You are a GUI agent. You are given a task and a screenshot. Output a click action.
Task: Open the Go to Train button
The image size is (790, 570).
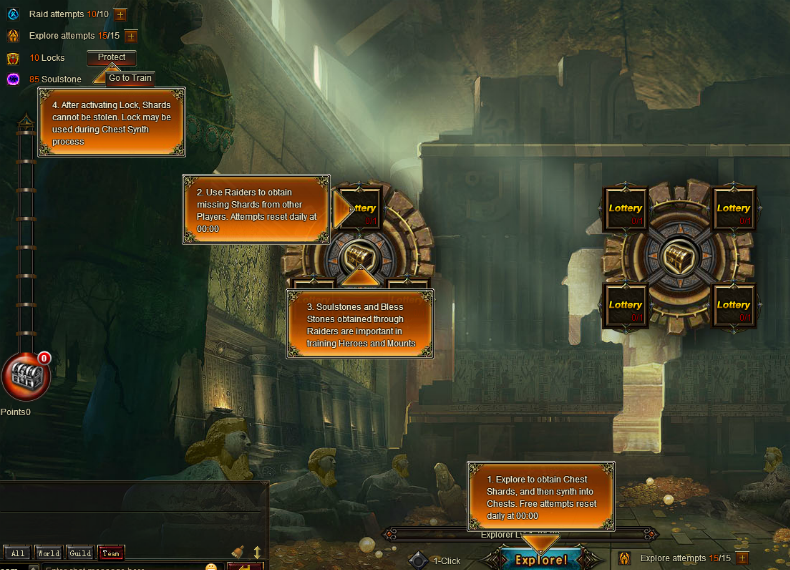click(x=130, y=78)
